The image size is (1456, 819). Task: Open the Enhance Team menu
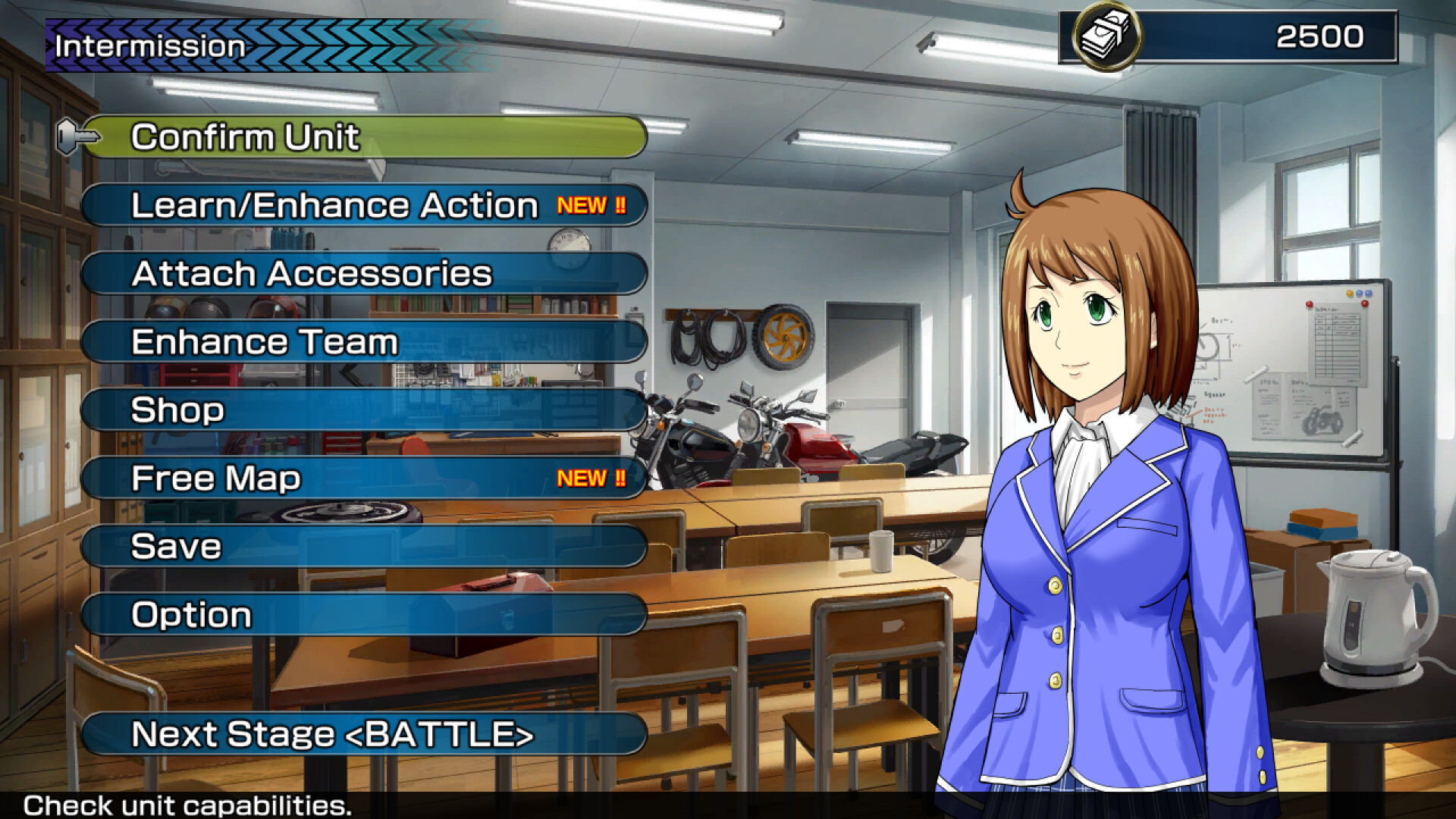364,342
